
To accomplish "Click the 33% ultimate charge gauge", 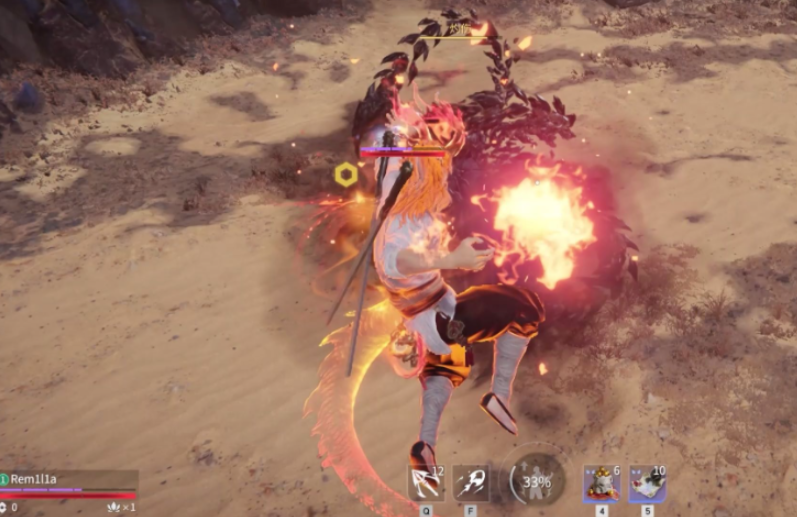I will pyautogui.click(x=537, y=481).
